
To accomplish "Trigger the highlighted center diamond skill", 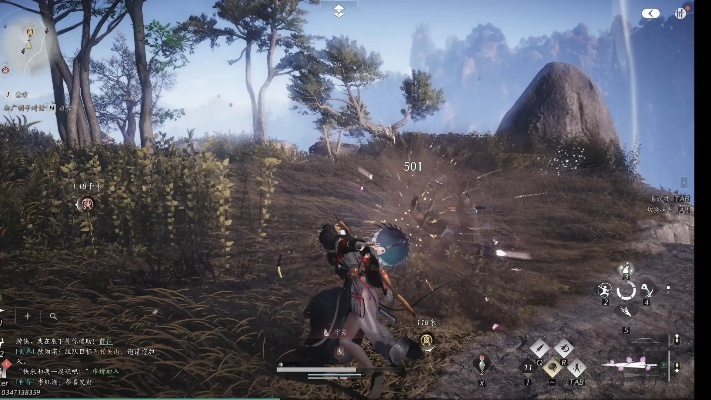I will (x=552, y=367).
